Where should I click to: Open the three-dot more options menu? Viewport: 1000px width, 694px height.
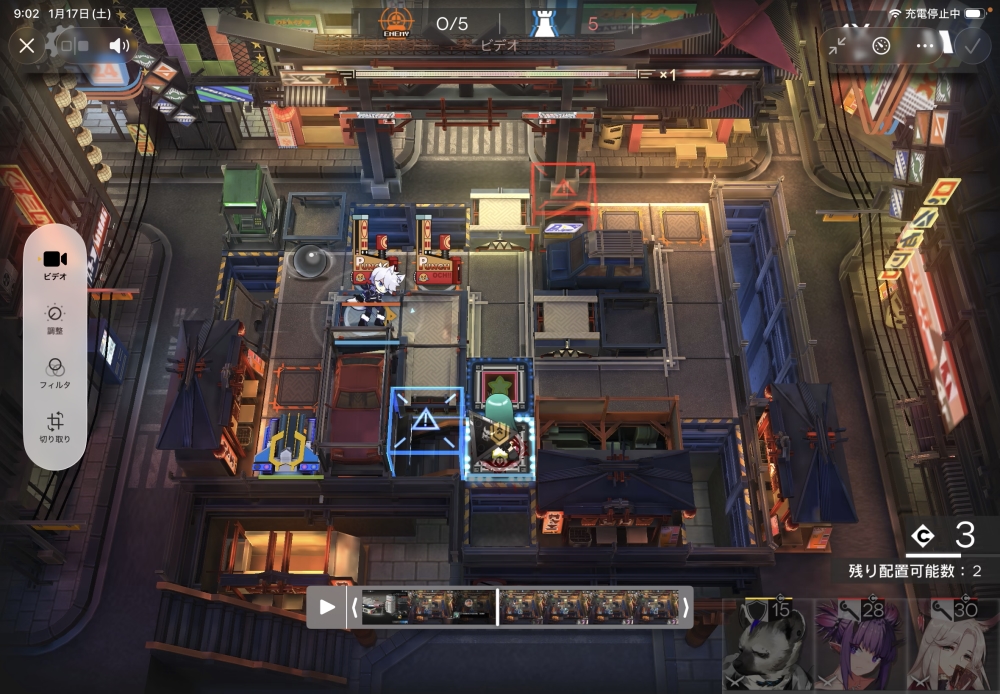coord(925,45)
